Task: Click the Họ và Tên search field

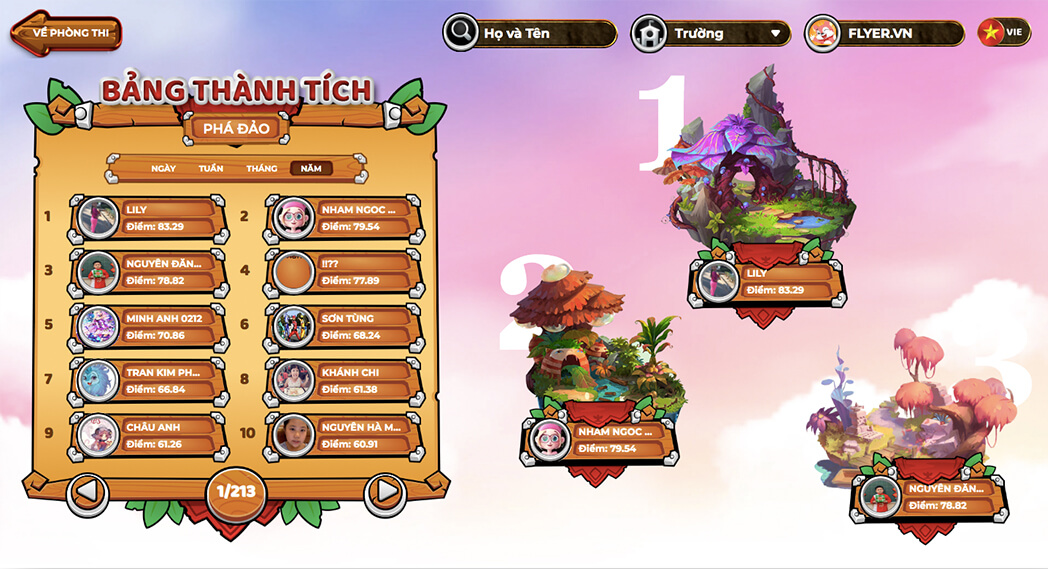Action: (x=542, y=33)
